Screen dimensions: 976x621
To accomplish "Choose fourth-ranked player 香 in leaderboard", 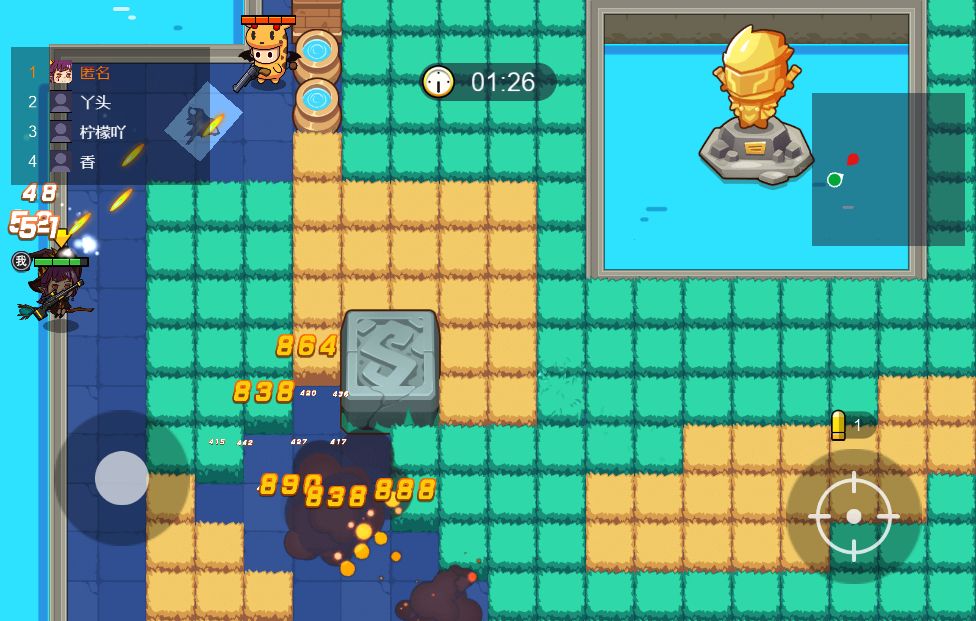I will coord(88,160).
